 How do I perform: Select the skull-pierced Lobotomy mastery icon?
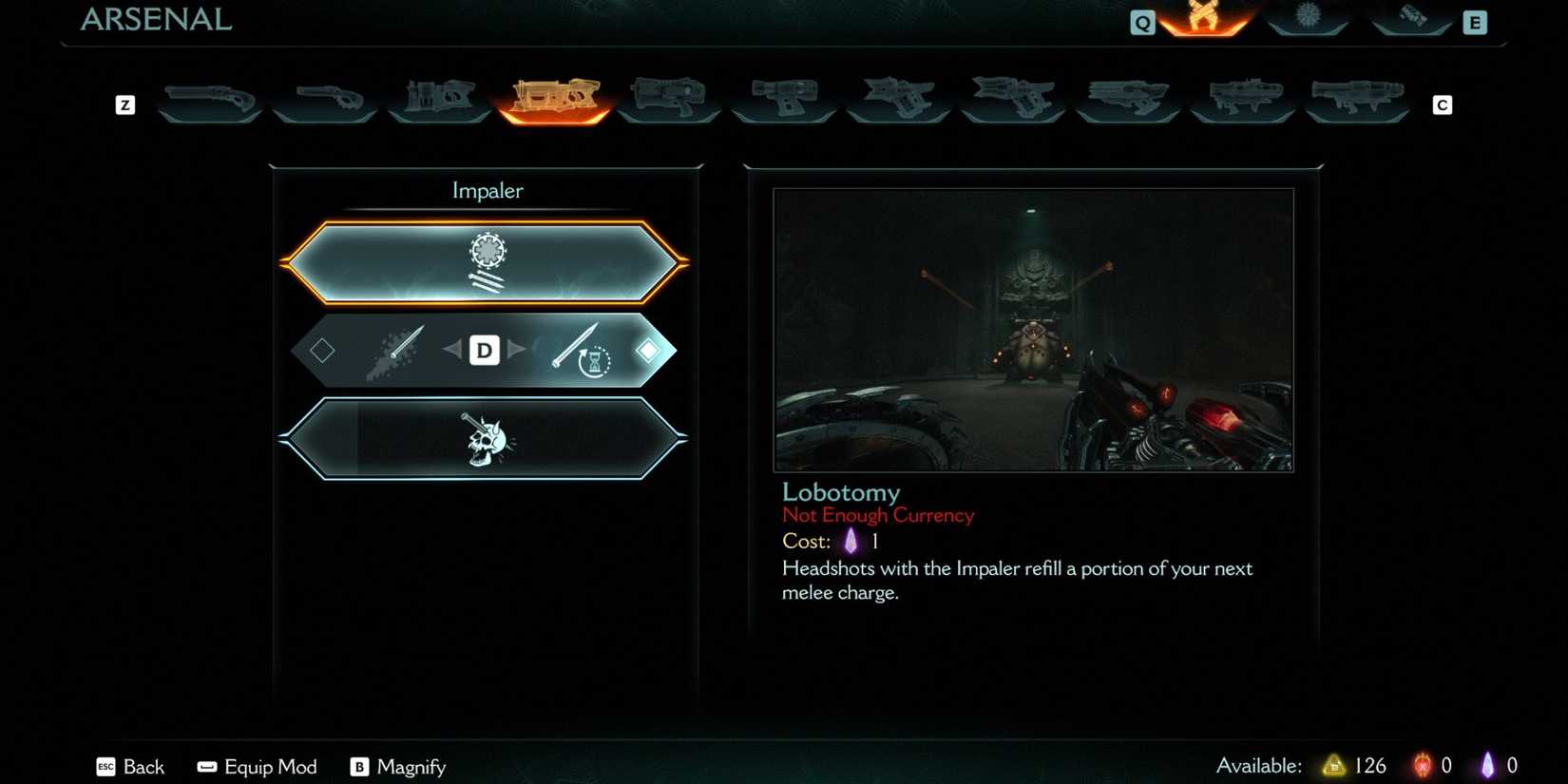488,439
